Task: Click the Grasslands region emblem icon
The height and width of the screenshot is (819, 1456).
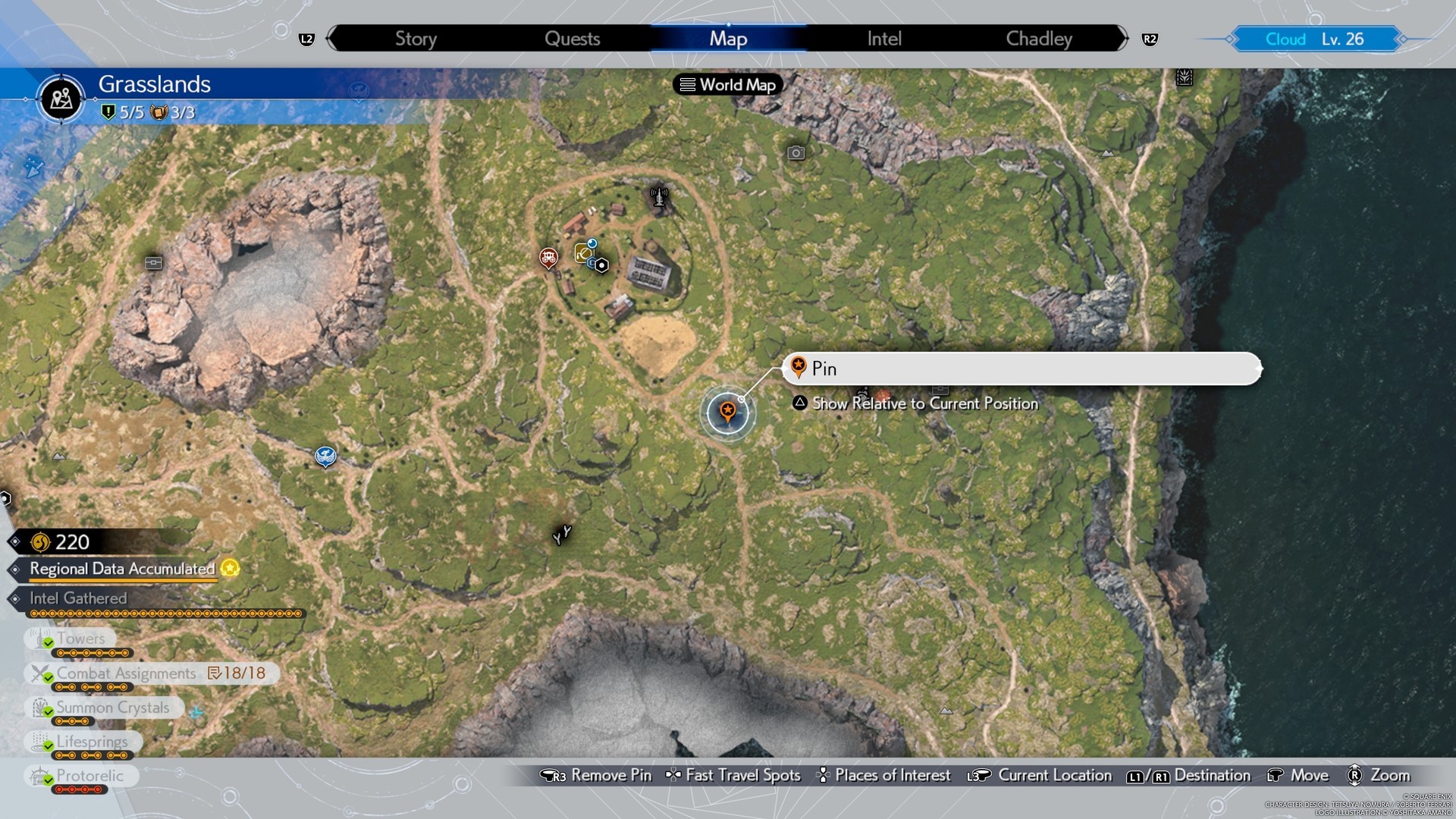Action: tap(61, 99)
